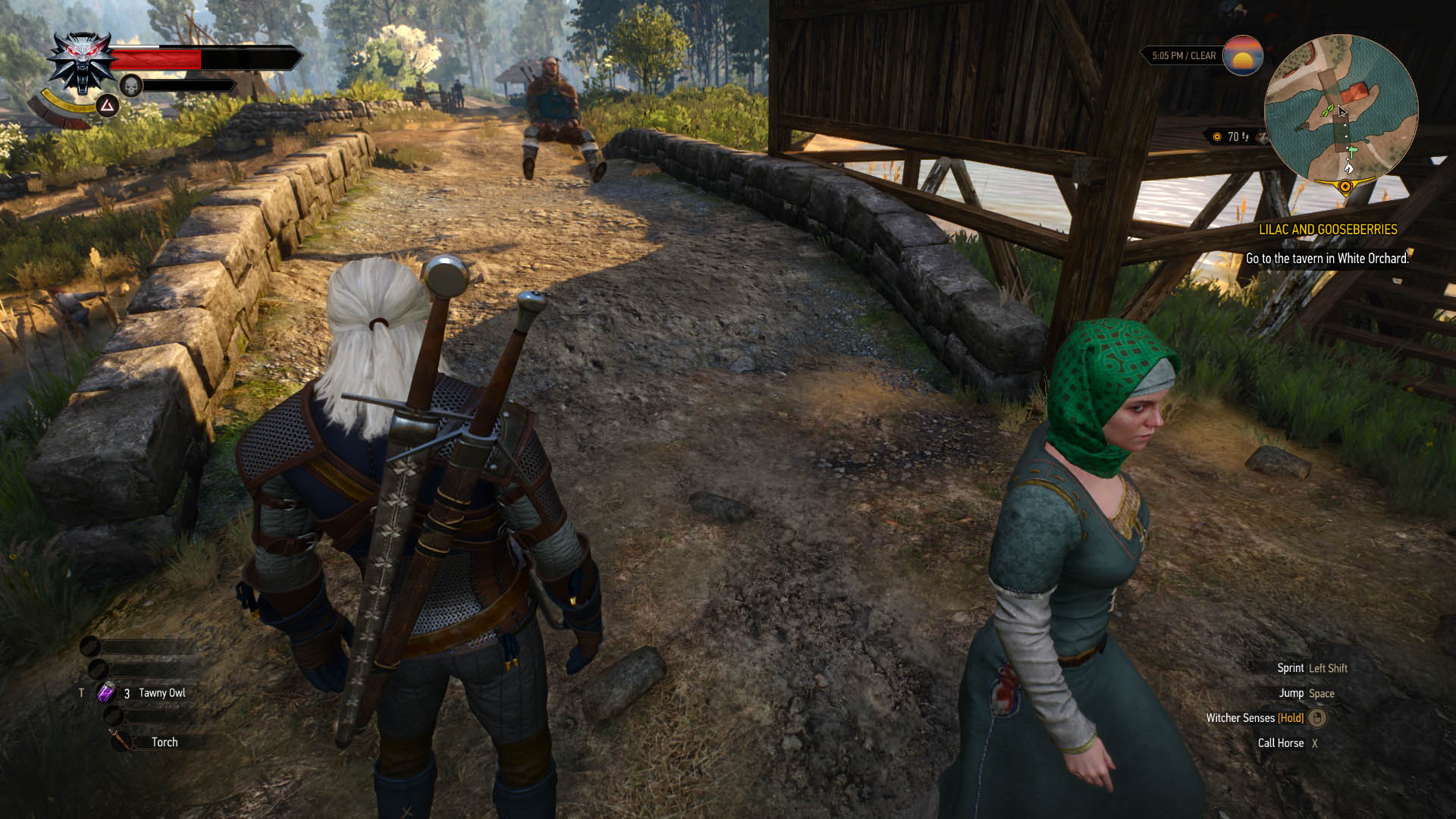Expand the minimap compass pointer at its bottom
The height and width of the screenshot is (819, 1456).
tap(1345, 185)
